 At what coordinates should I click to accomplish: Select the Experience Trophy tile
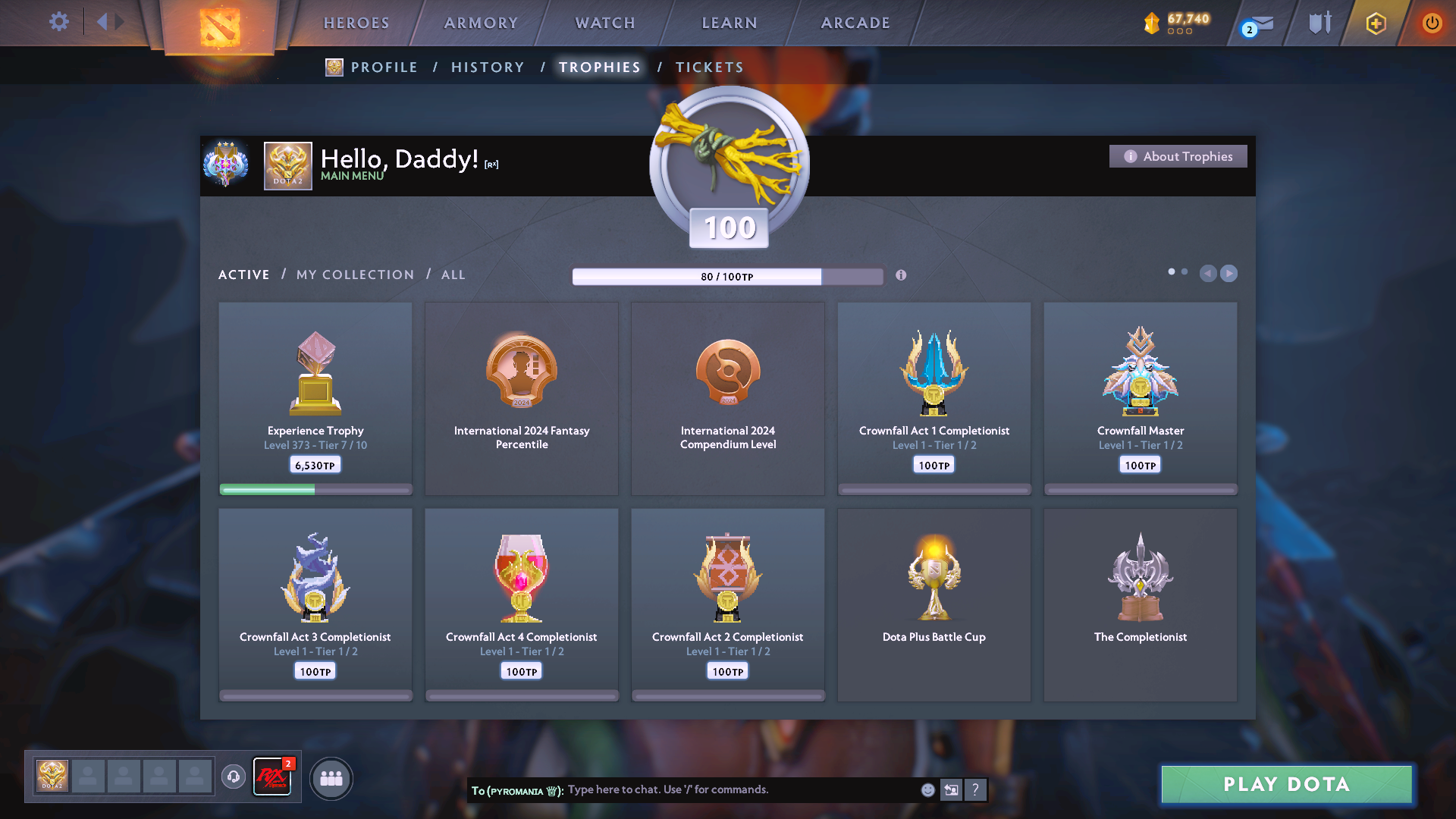(315, 398)
